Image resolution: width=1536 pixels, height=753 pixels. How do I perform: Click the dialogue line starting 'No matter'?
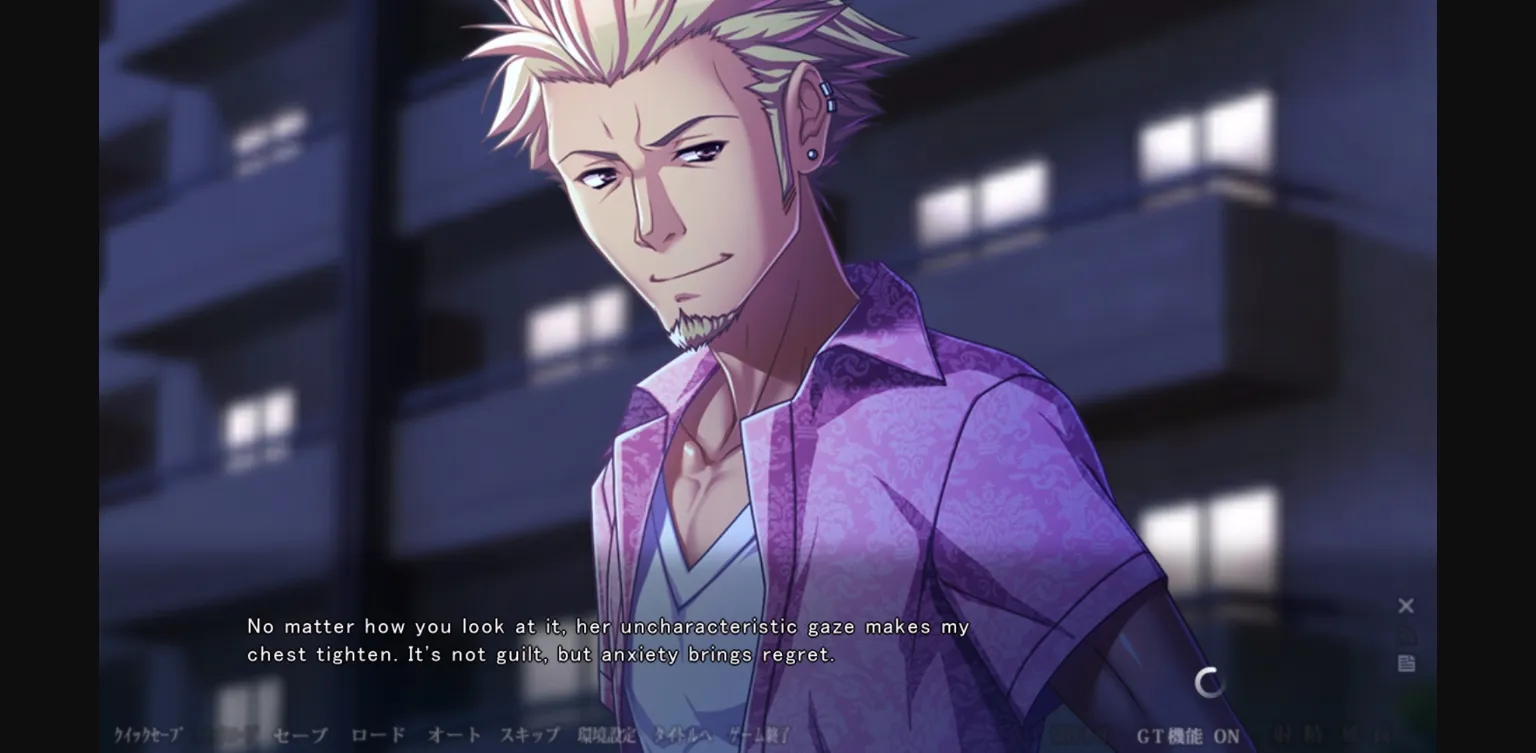tap(607, 626)
